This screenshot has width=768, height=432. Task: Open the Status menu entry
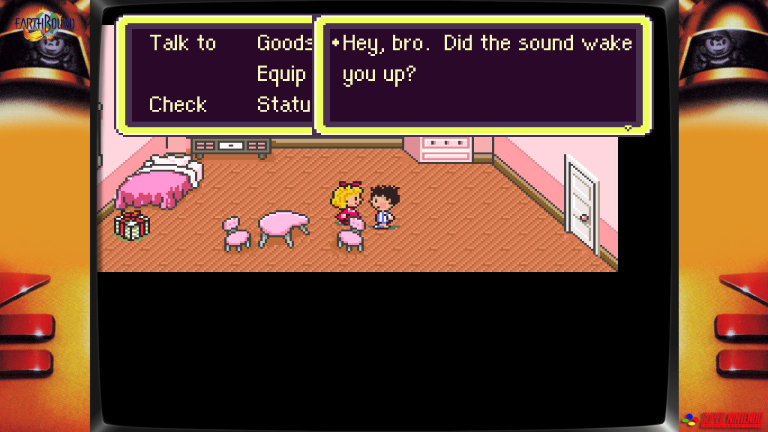coord(284,104)
